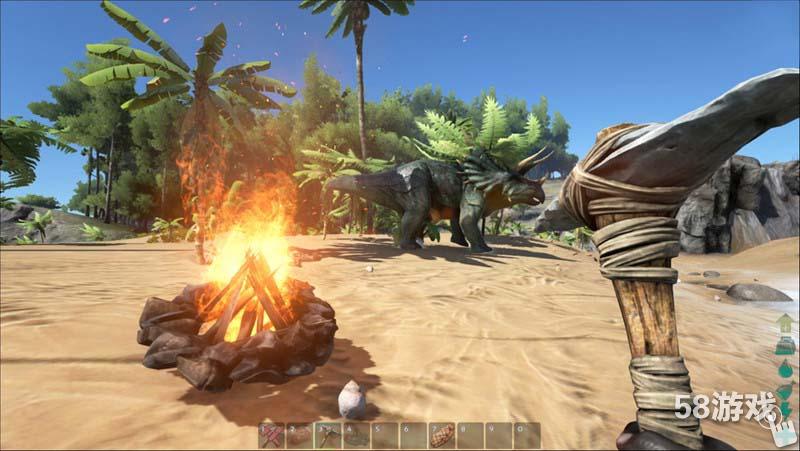Equip the stone pick in hotbar slot 3

pyautogui.click(x=328, y=435)
